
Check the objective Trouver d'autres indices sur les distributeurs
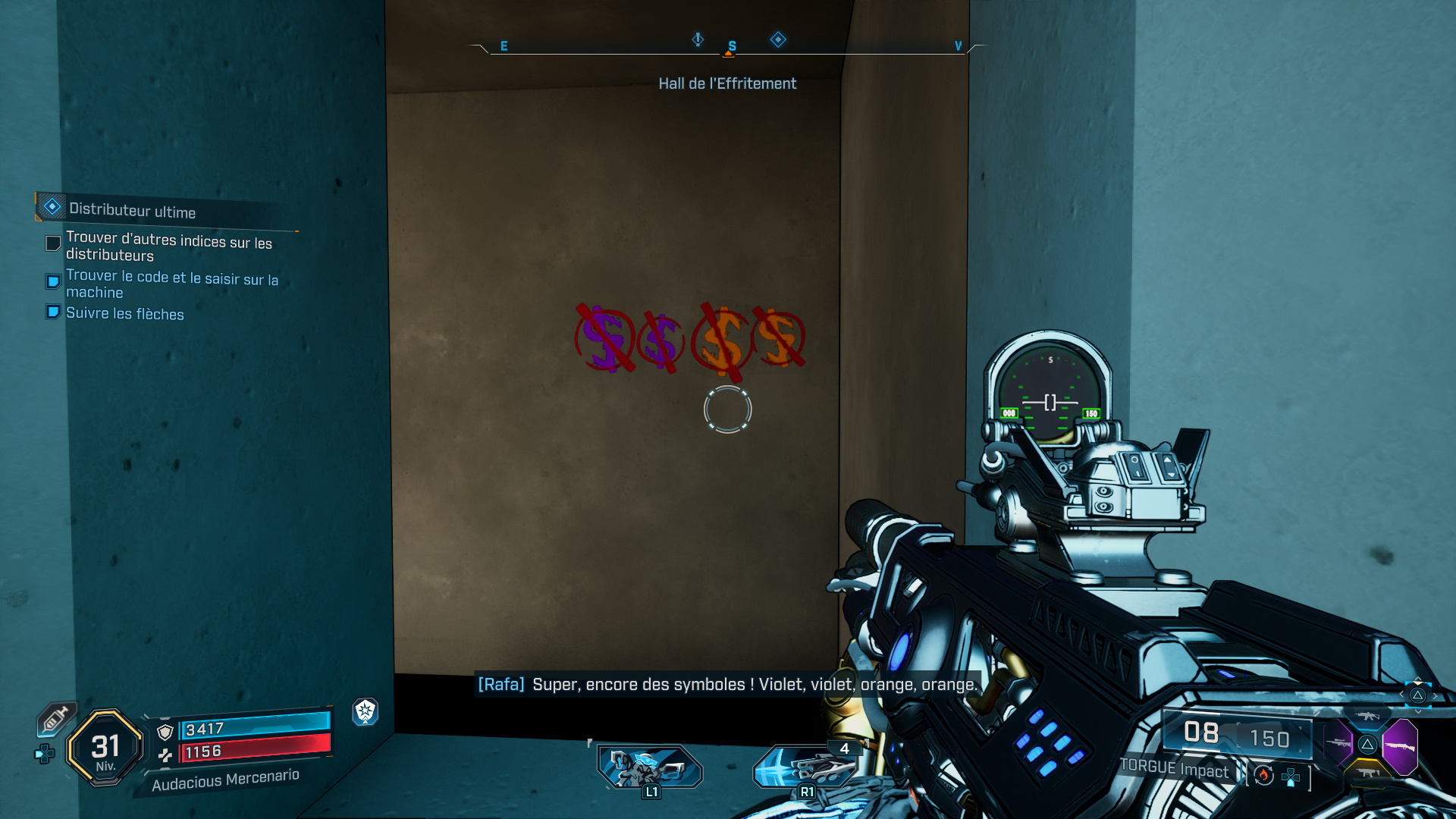(52, 243)
